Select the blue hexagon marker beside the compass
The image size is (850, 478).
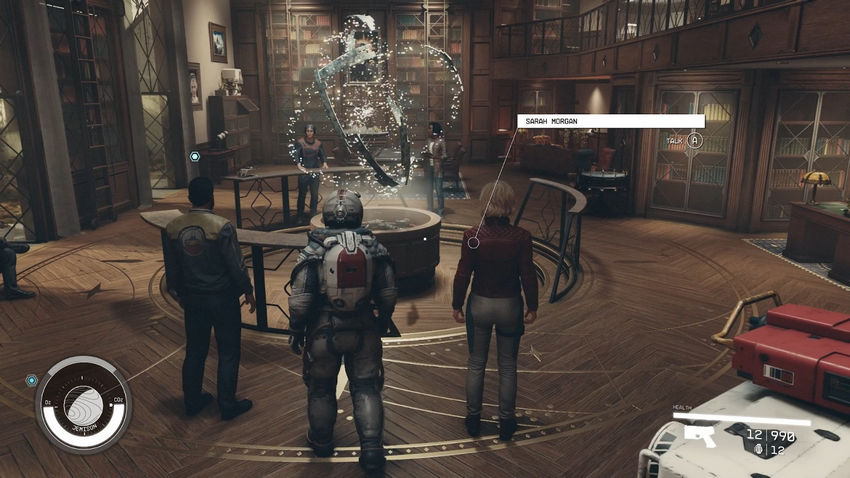click(32, 380)
